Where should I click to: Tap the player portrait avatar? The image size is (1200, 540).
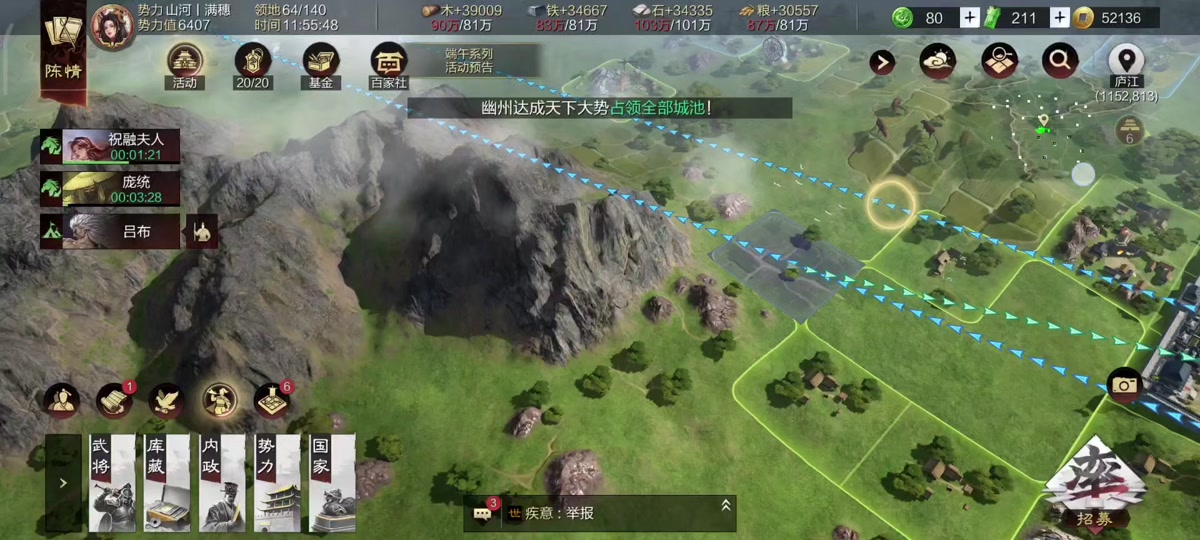tap(111, 24)
